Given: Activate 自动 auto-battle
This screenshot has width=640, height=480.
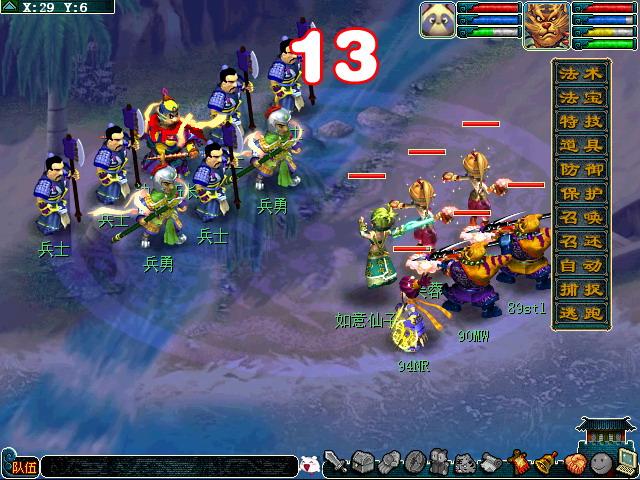Looking at the screenshot, I should click(x=581, y=268).
